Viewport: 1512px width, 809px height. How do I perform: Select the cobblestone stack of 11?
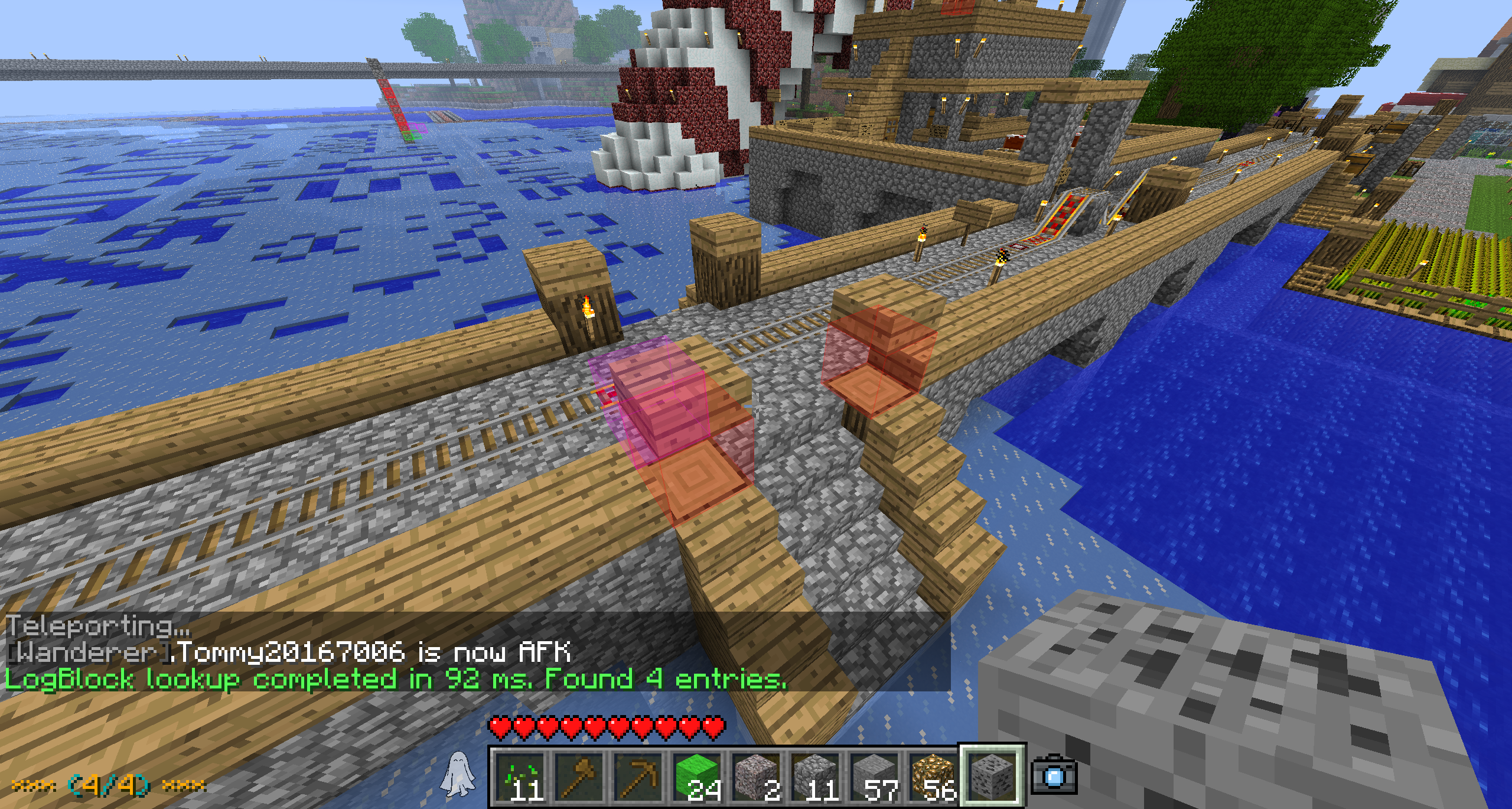[x=816, y=776]
